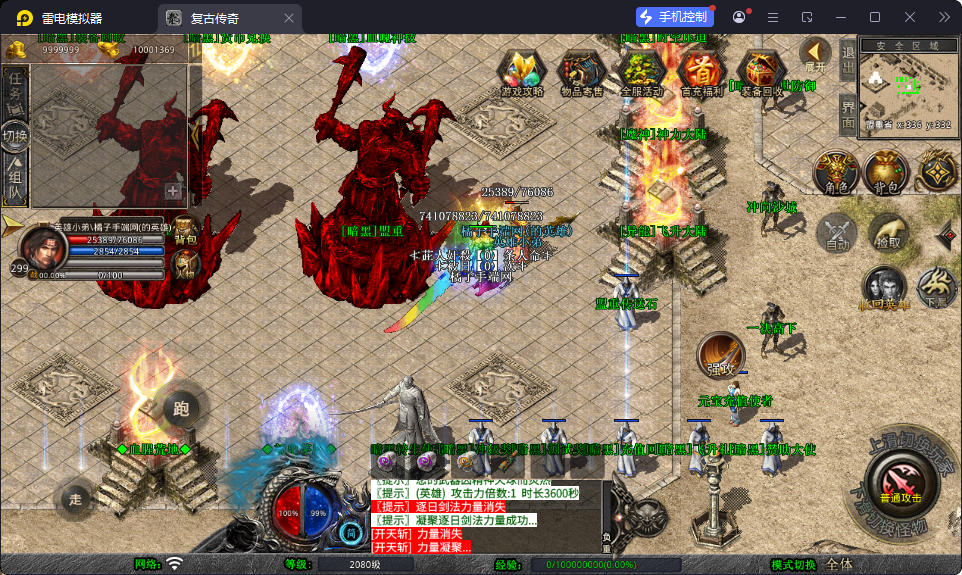Click the 手机控制 phone control button
Screen dimensions: 962x575
coord(675,17)
